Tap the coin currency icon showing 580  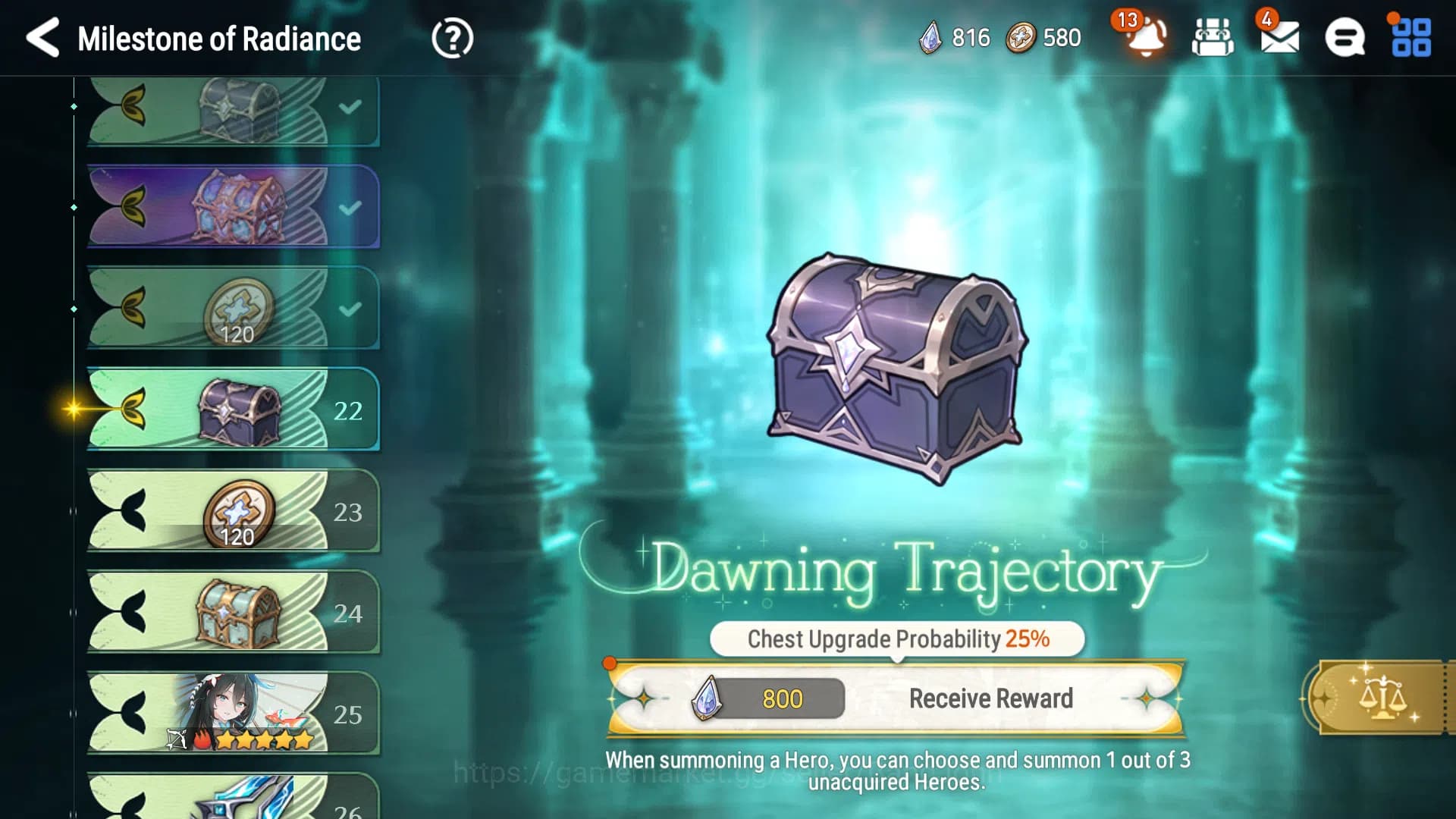pos(1021,36)
